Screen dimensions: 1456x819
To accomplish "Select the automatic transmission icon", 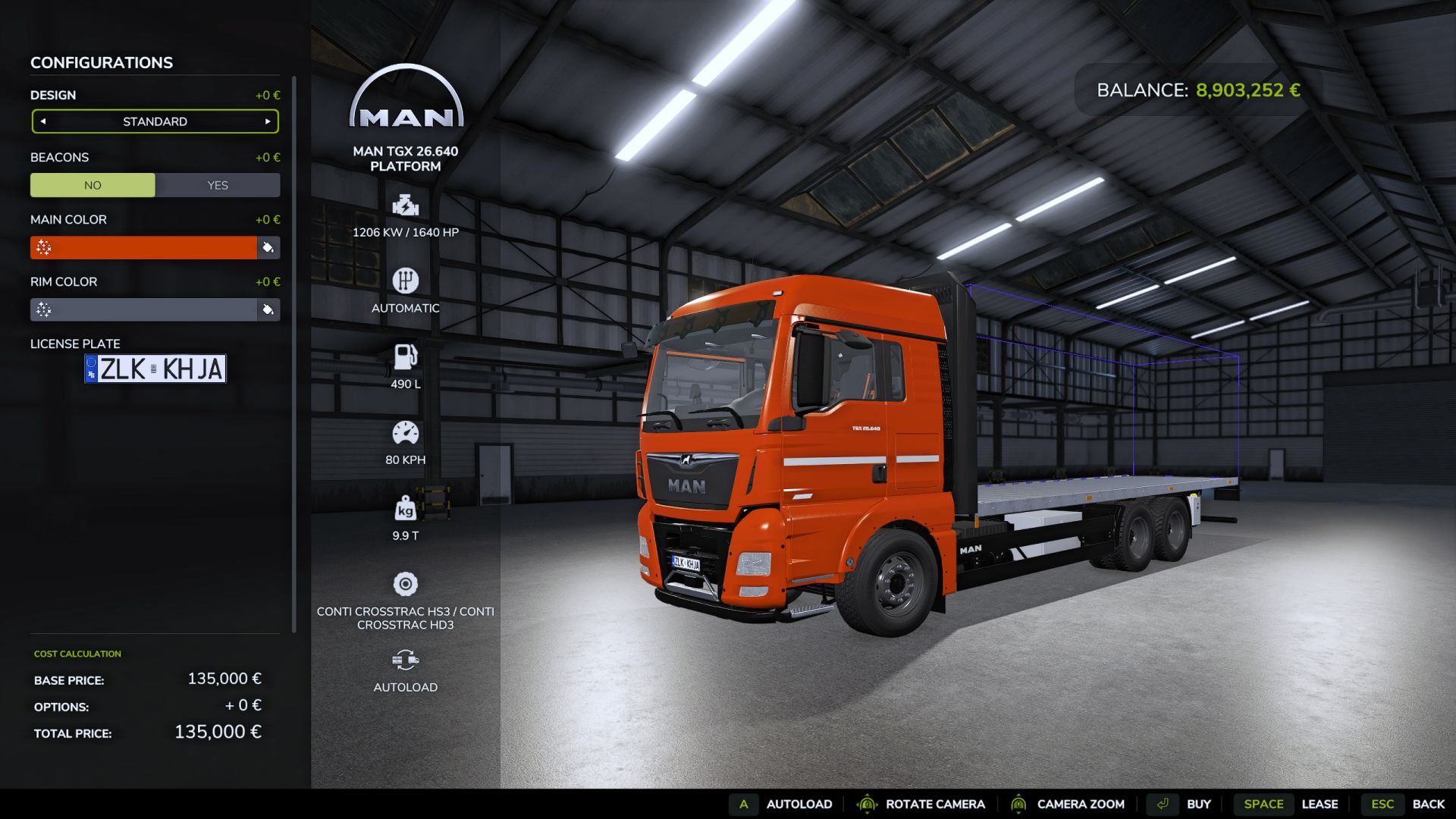I will click(406, 280).
